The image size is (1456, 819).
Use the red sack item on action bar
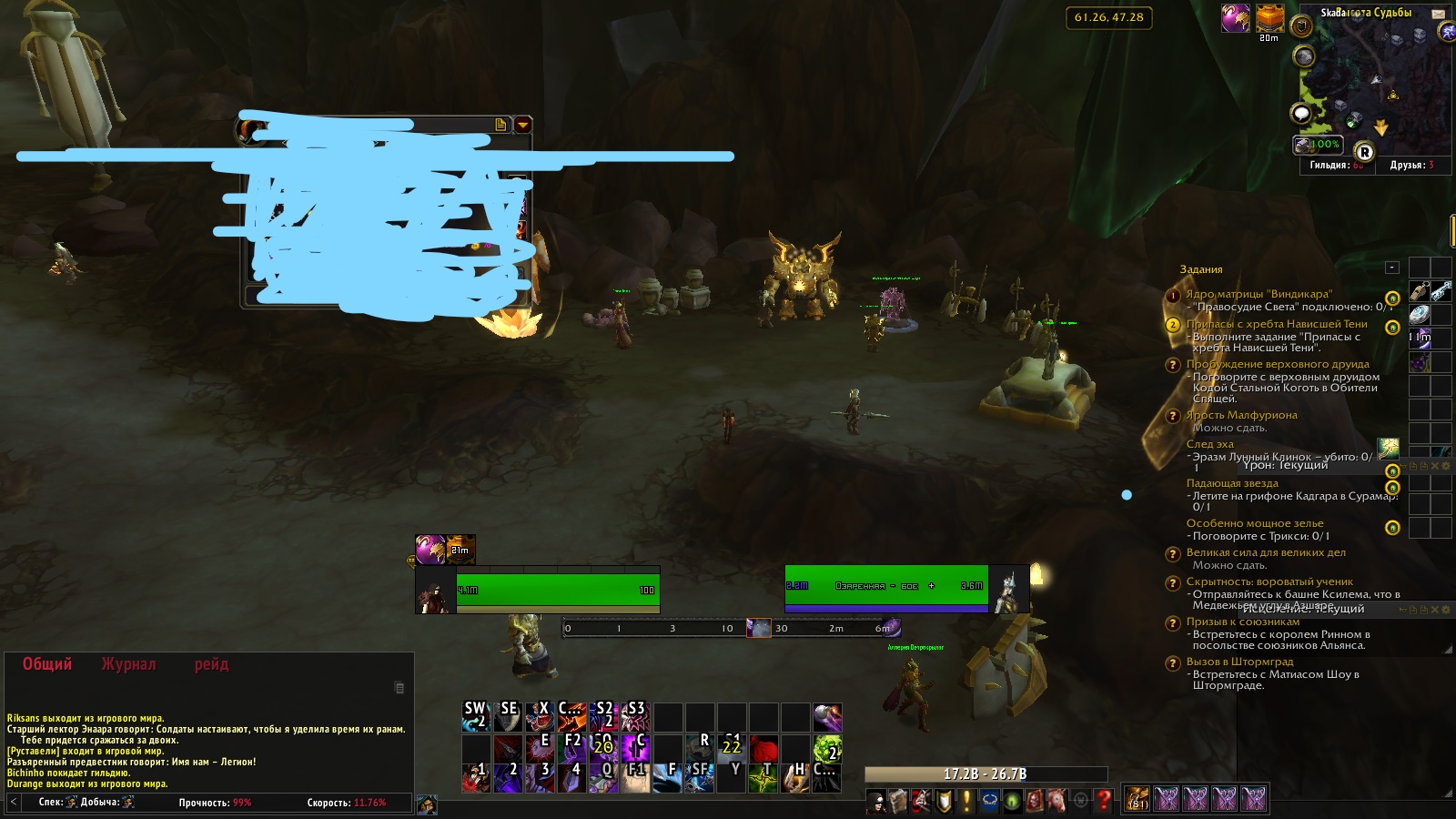763,748
